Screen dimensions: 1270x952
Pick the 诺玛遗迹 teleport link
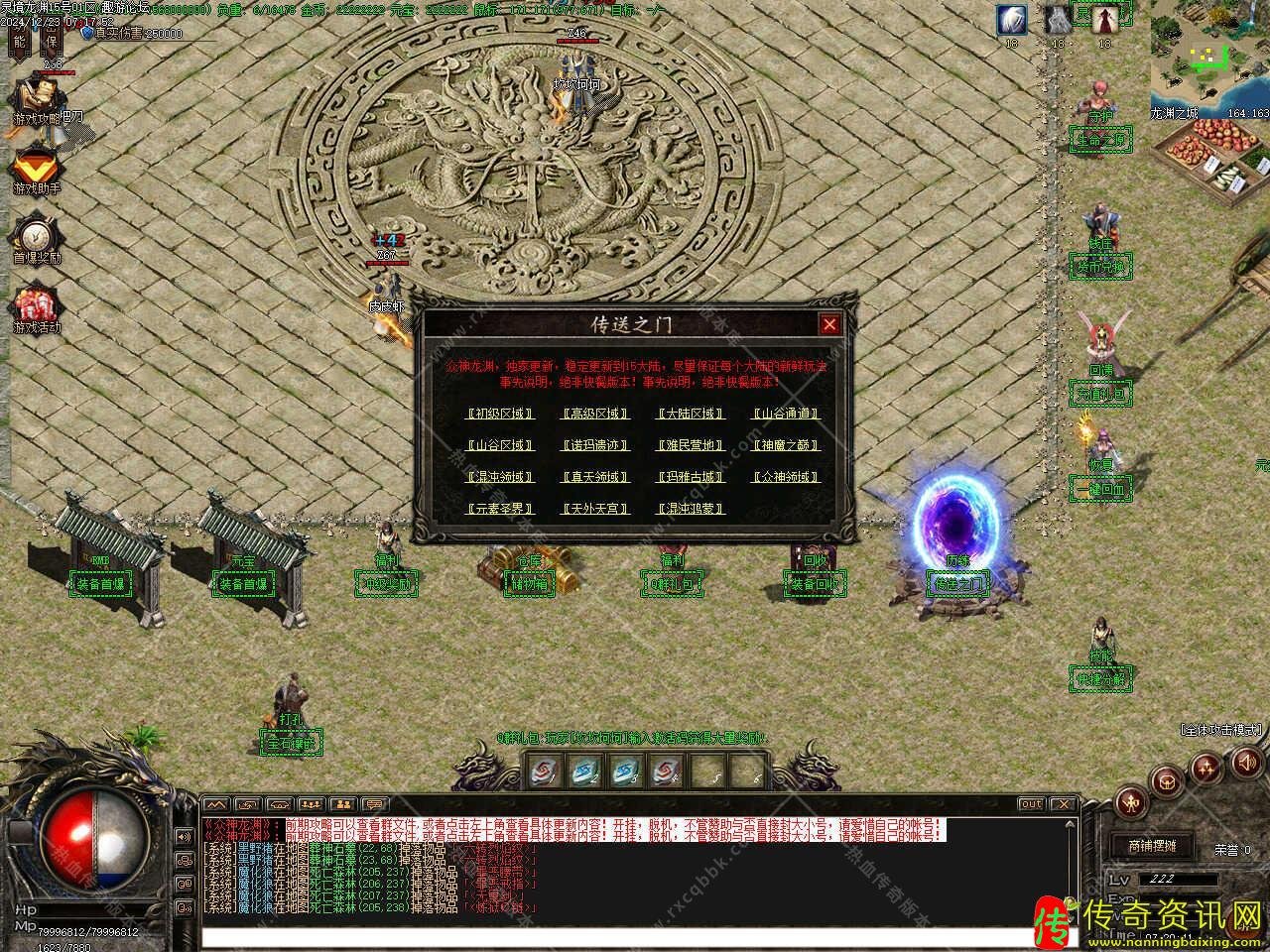pos(595,445)
